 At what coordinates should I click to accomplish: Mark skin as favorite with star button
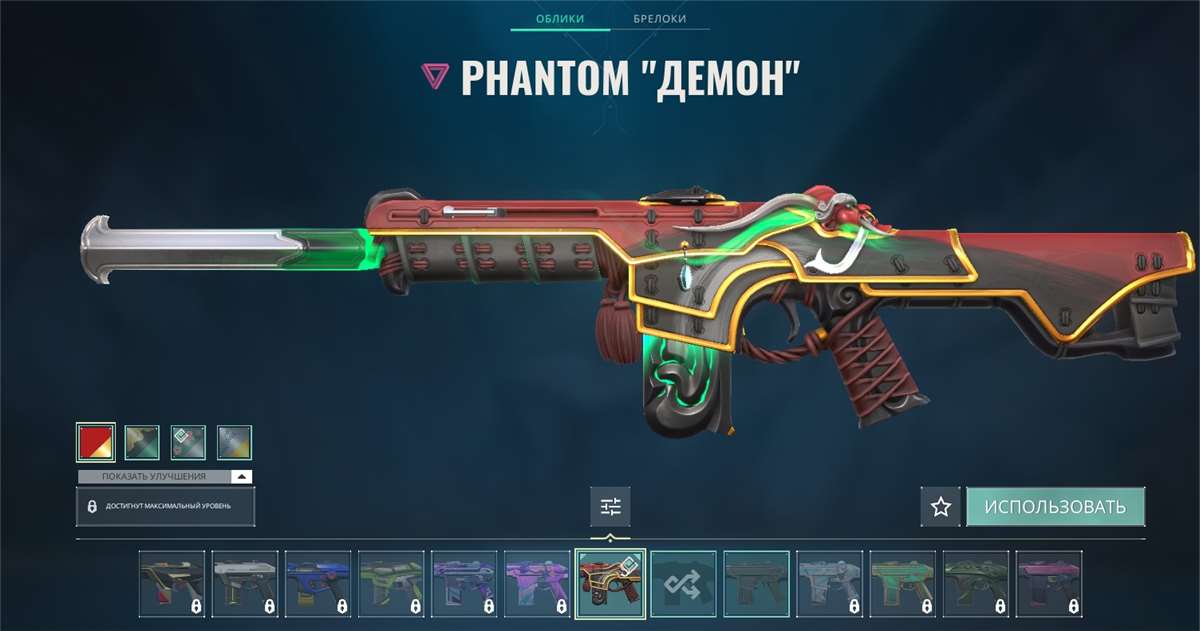(x=940, y=507)
